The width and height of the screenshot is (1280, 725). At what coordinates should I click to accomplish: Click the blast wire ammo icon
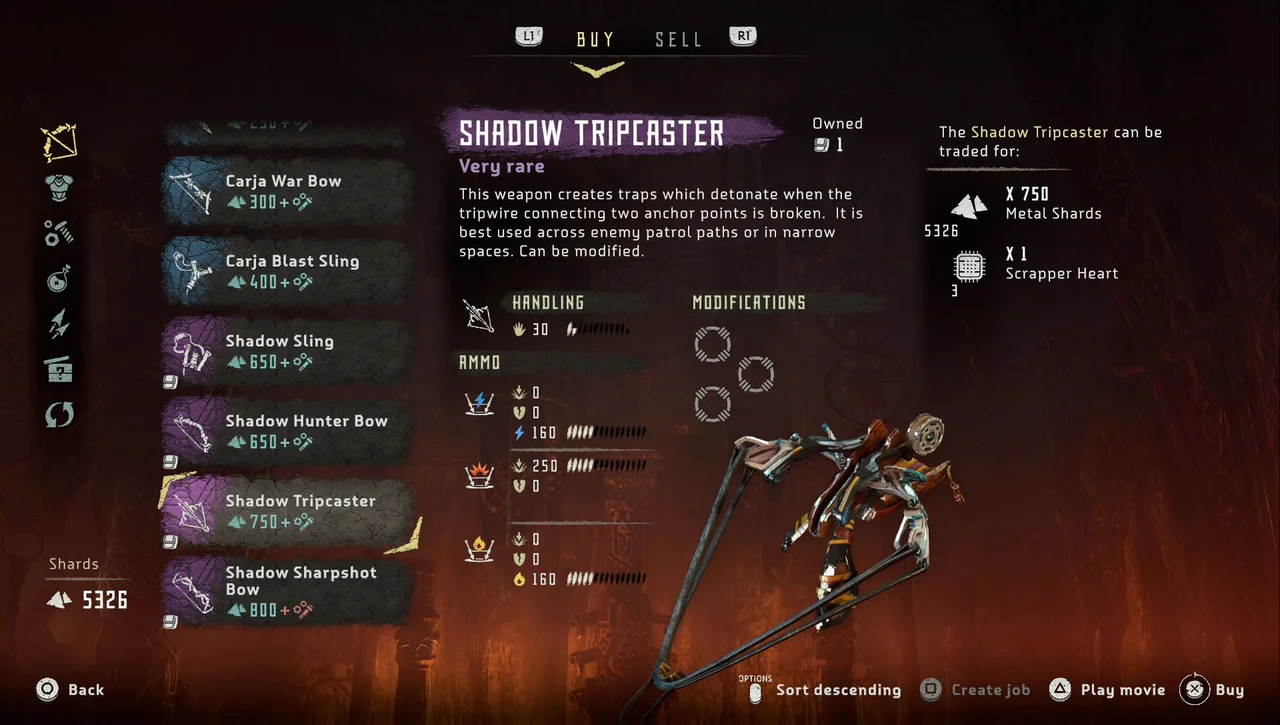point(479,474)
